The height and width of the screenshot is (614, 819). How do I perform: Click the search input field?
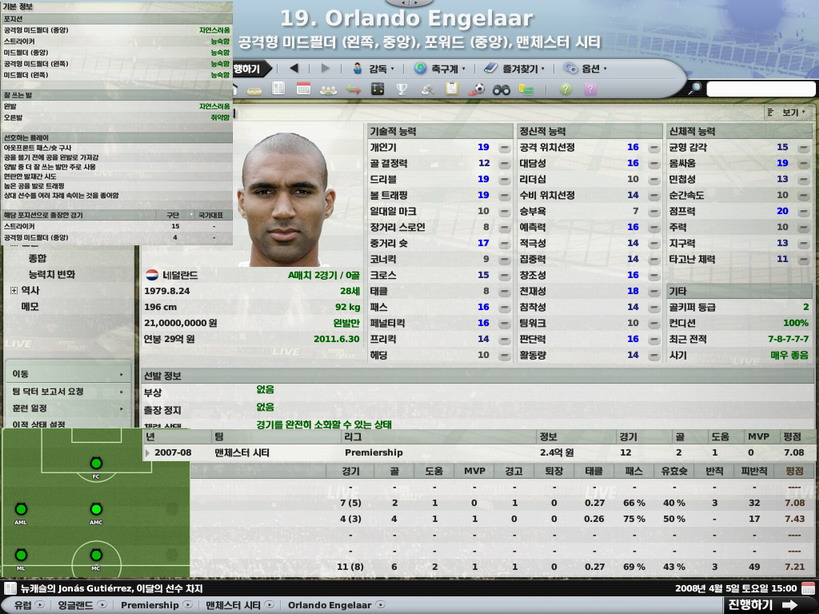[760, 89]
